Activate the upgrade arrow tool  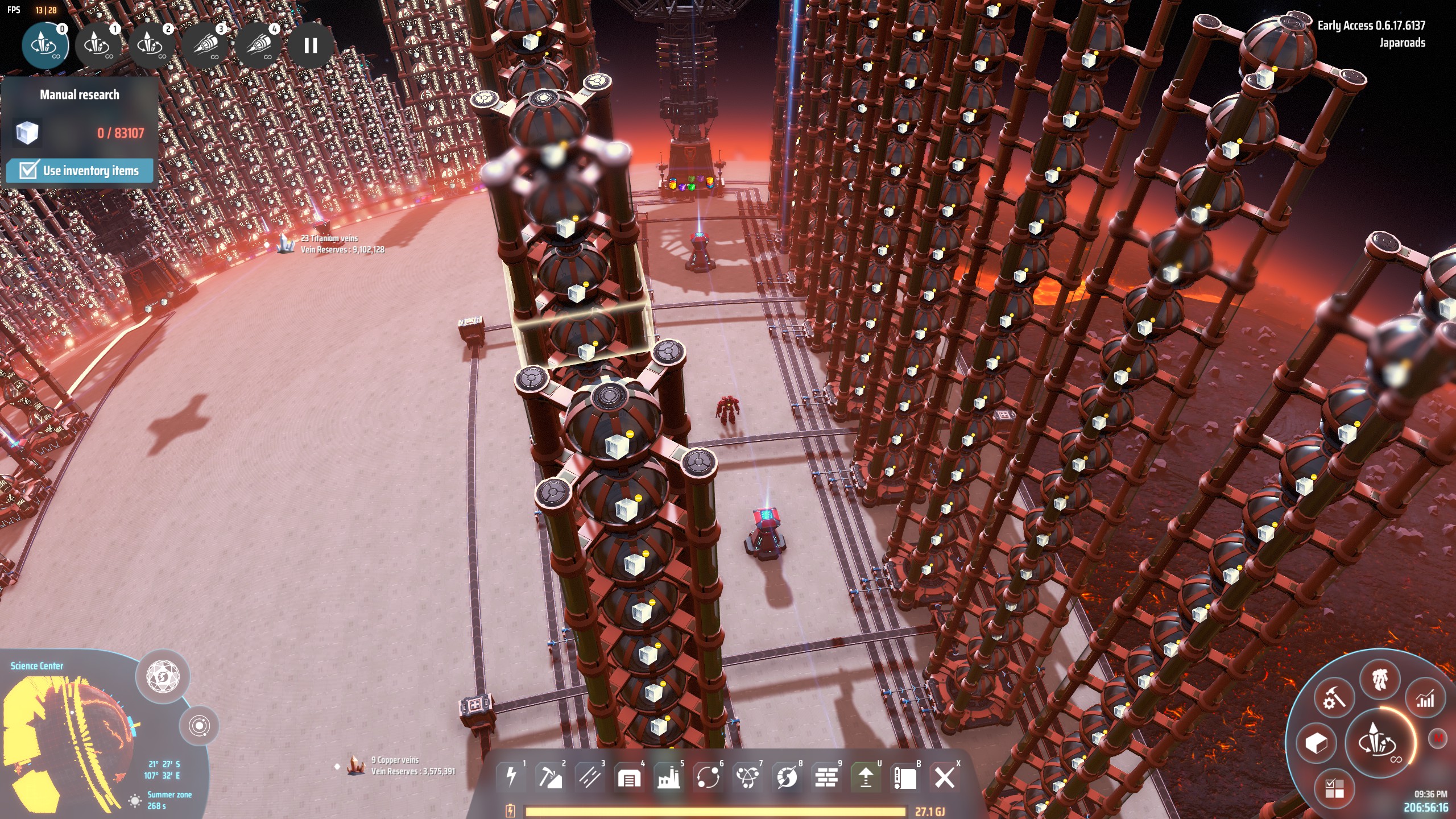tap(866, 777)
